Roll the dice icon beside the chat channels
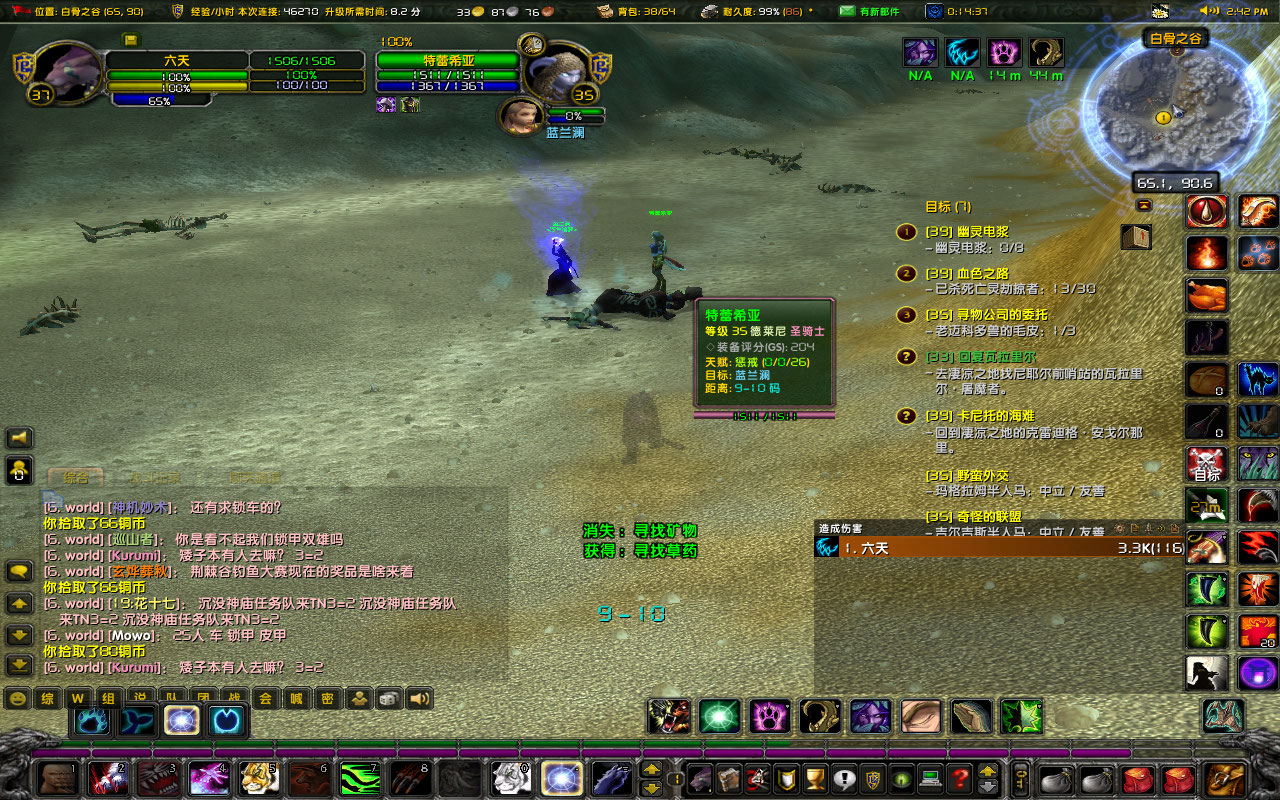The image size is (1280, 800). point(388,698)
